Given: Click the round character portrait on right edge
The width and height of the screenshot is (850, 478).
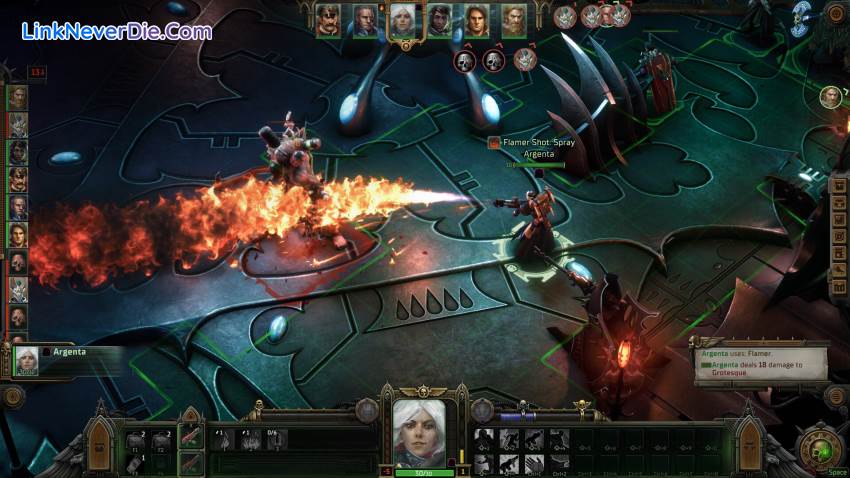Looking at the screenshot, I should coord(830,96).
